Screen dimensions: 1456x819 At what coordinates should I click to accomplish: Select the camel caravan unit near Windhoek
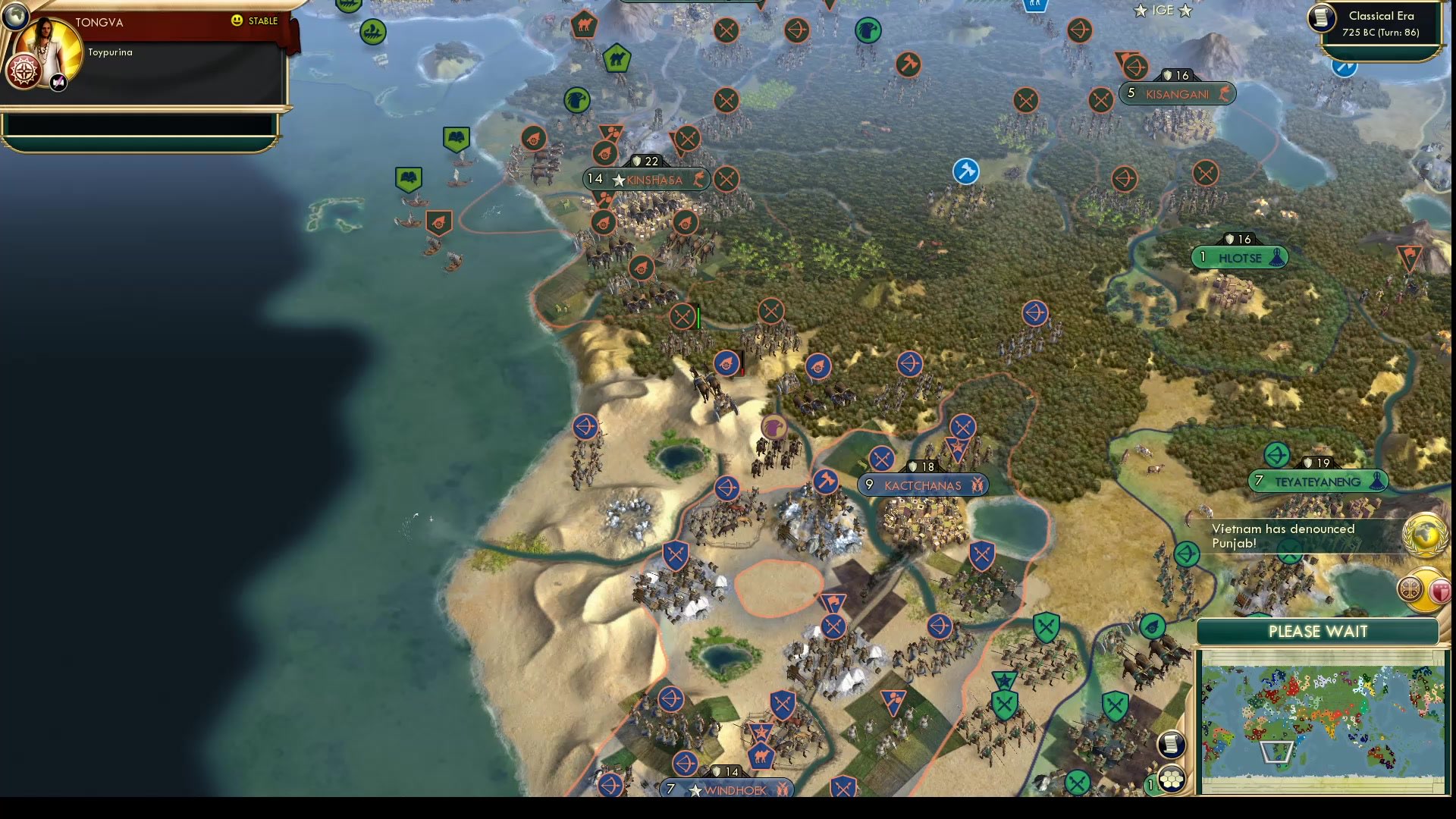[x=762, y=755]
